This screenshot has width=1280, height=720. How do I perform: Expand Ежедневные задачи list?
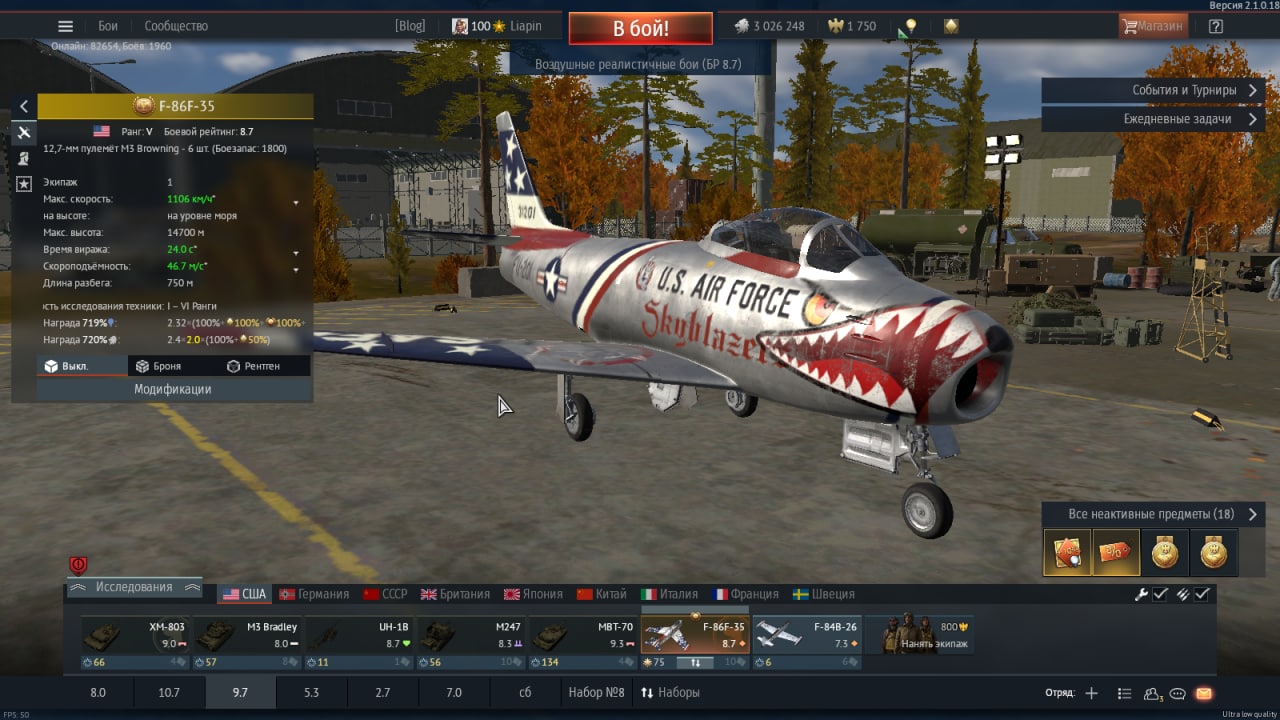[1152, 118]
